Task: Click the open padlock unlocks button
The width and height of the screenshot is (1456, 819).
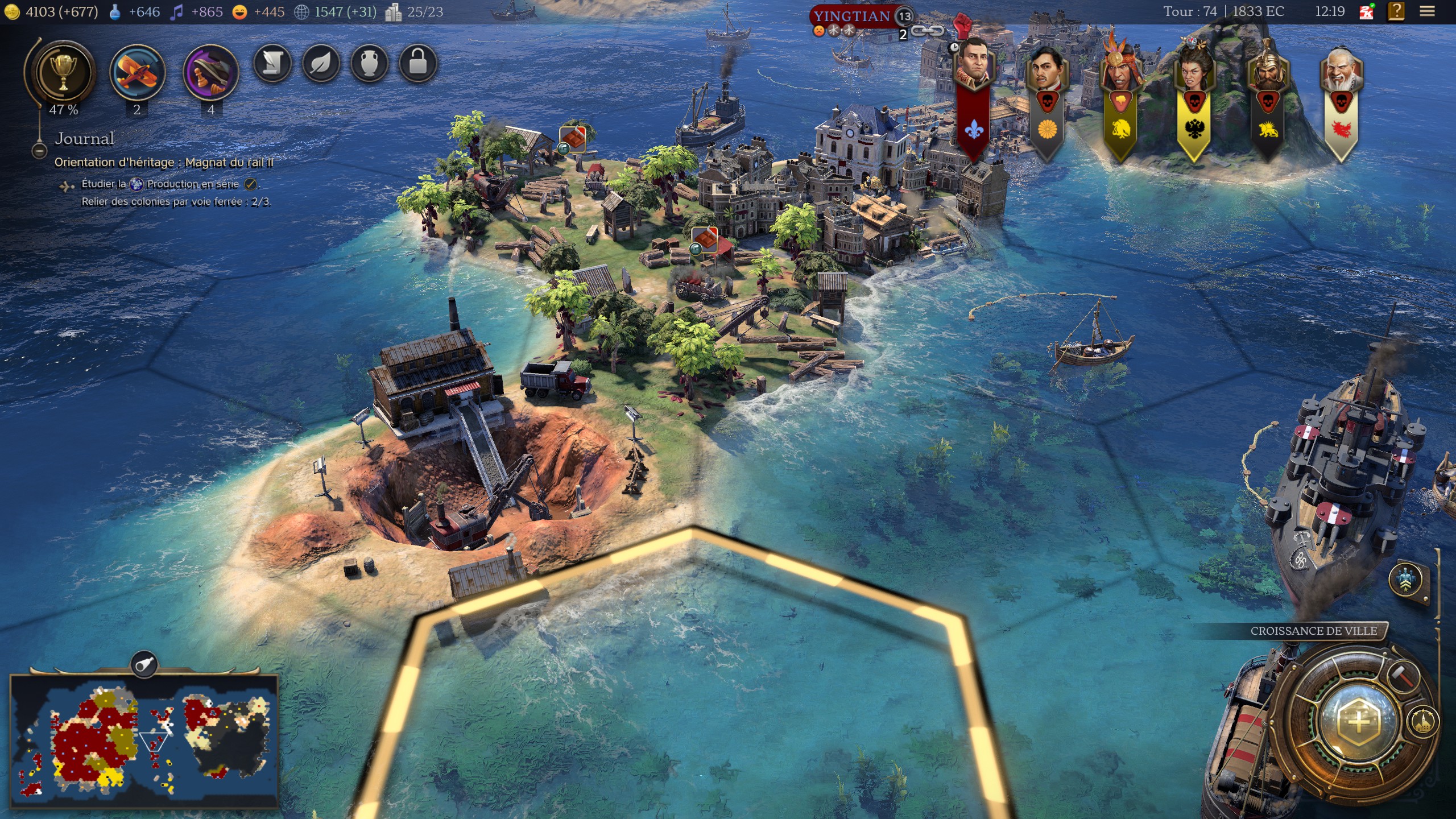Action: coord(418,63)
